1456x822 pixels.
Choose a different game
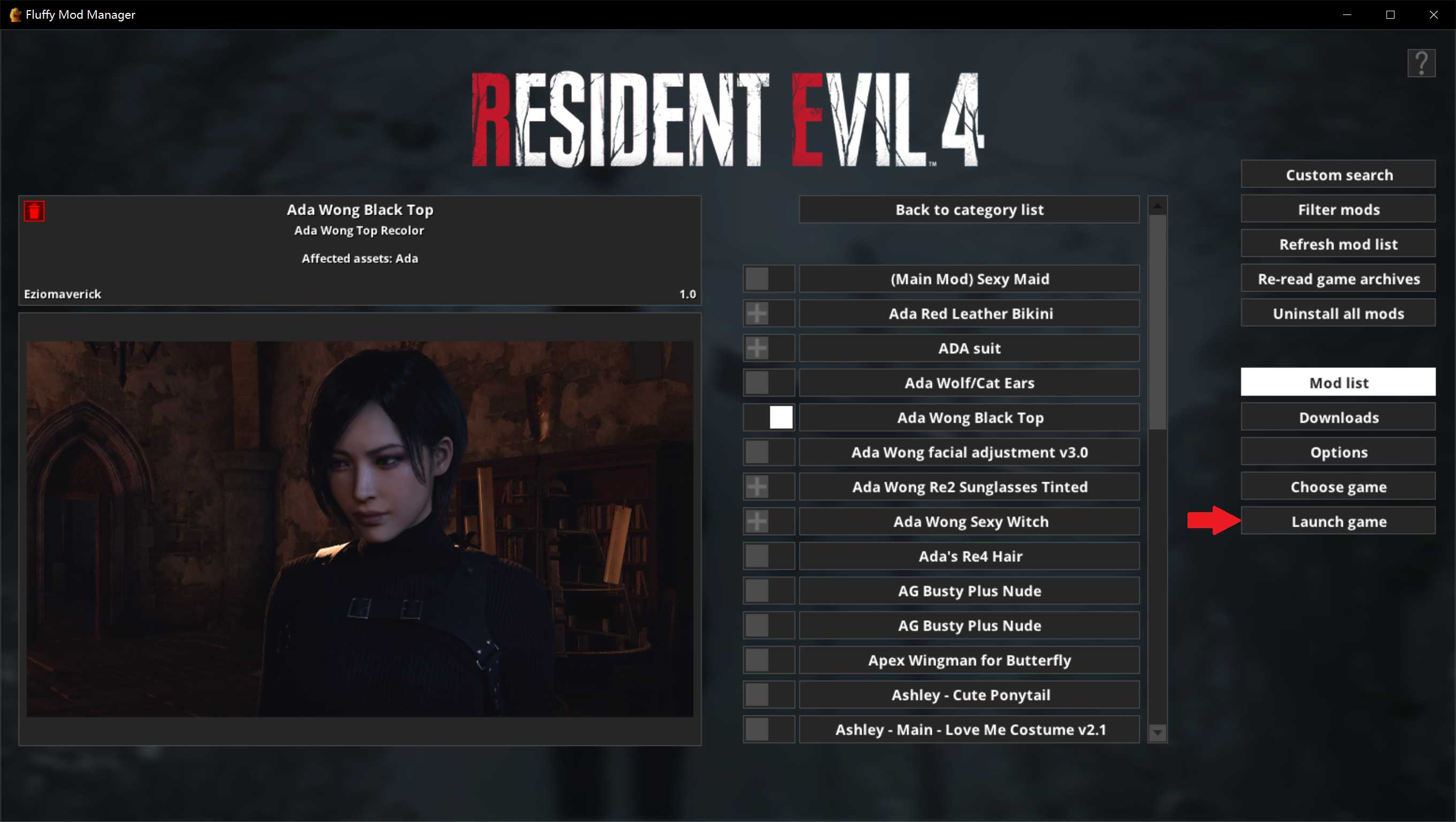click(1338, 486)
